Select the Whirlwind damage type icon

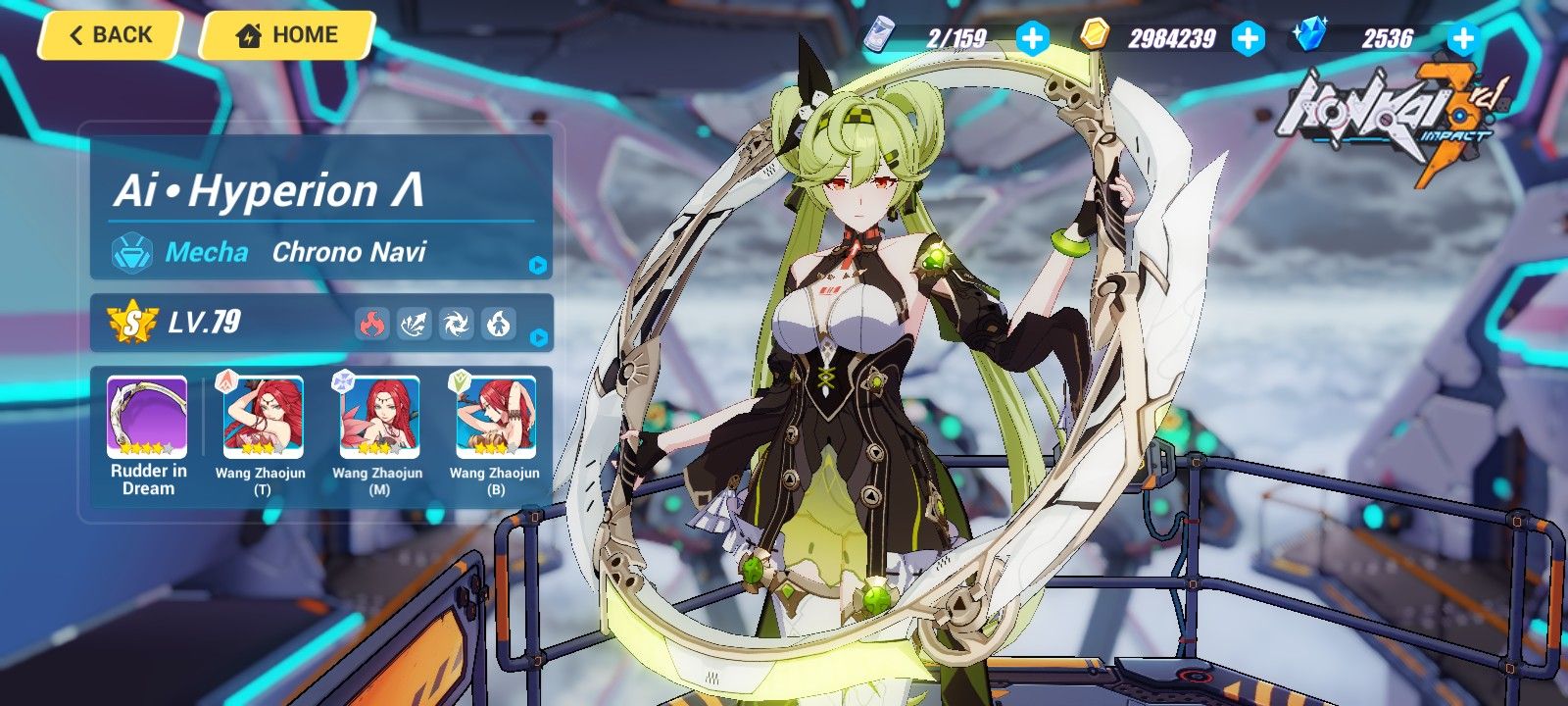pos(456,324)
